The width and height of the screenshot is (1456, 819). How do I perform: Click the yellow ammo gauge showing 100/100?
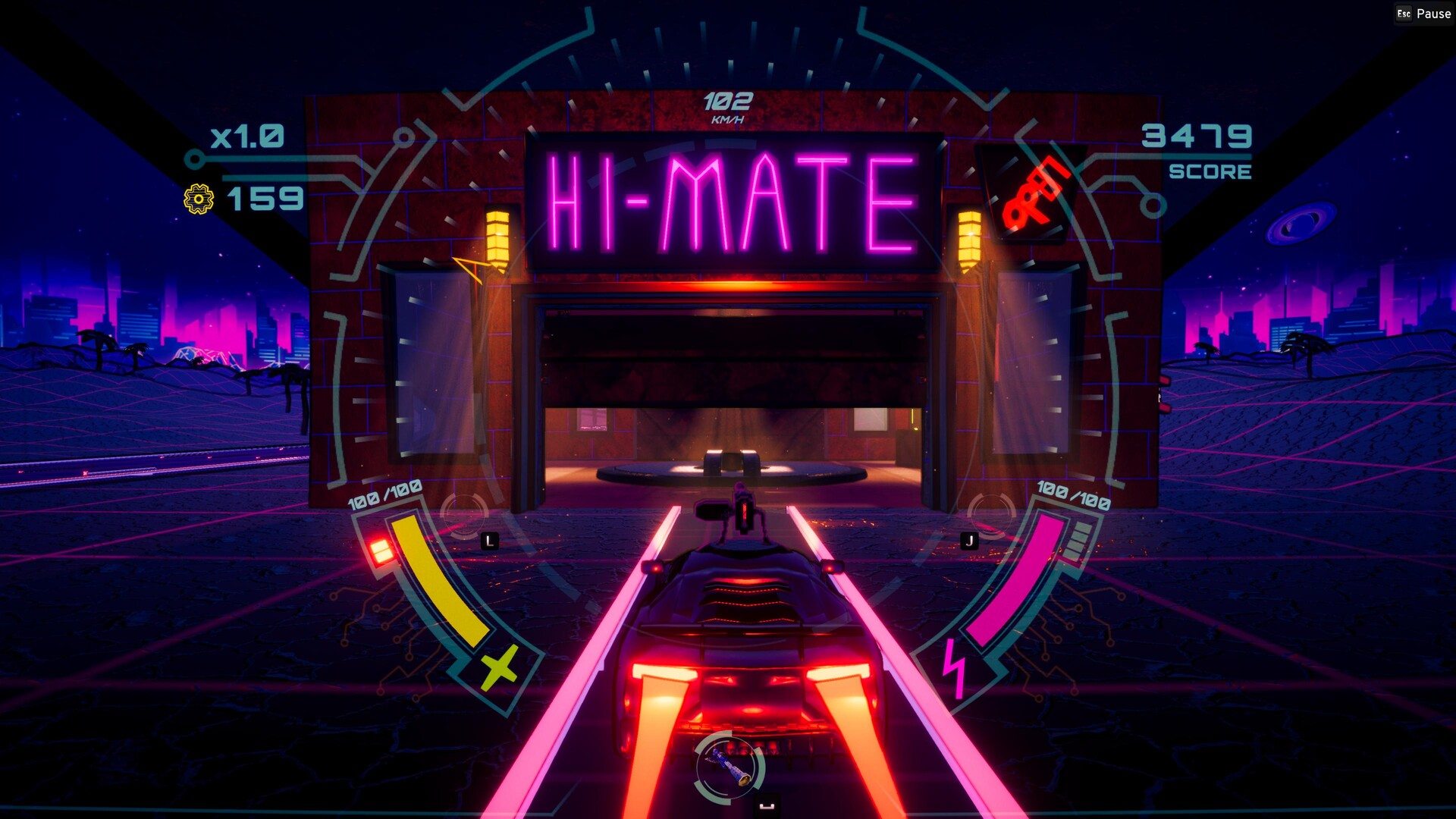tap(436, 584)
